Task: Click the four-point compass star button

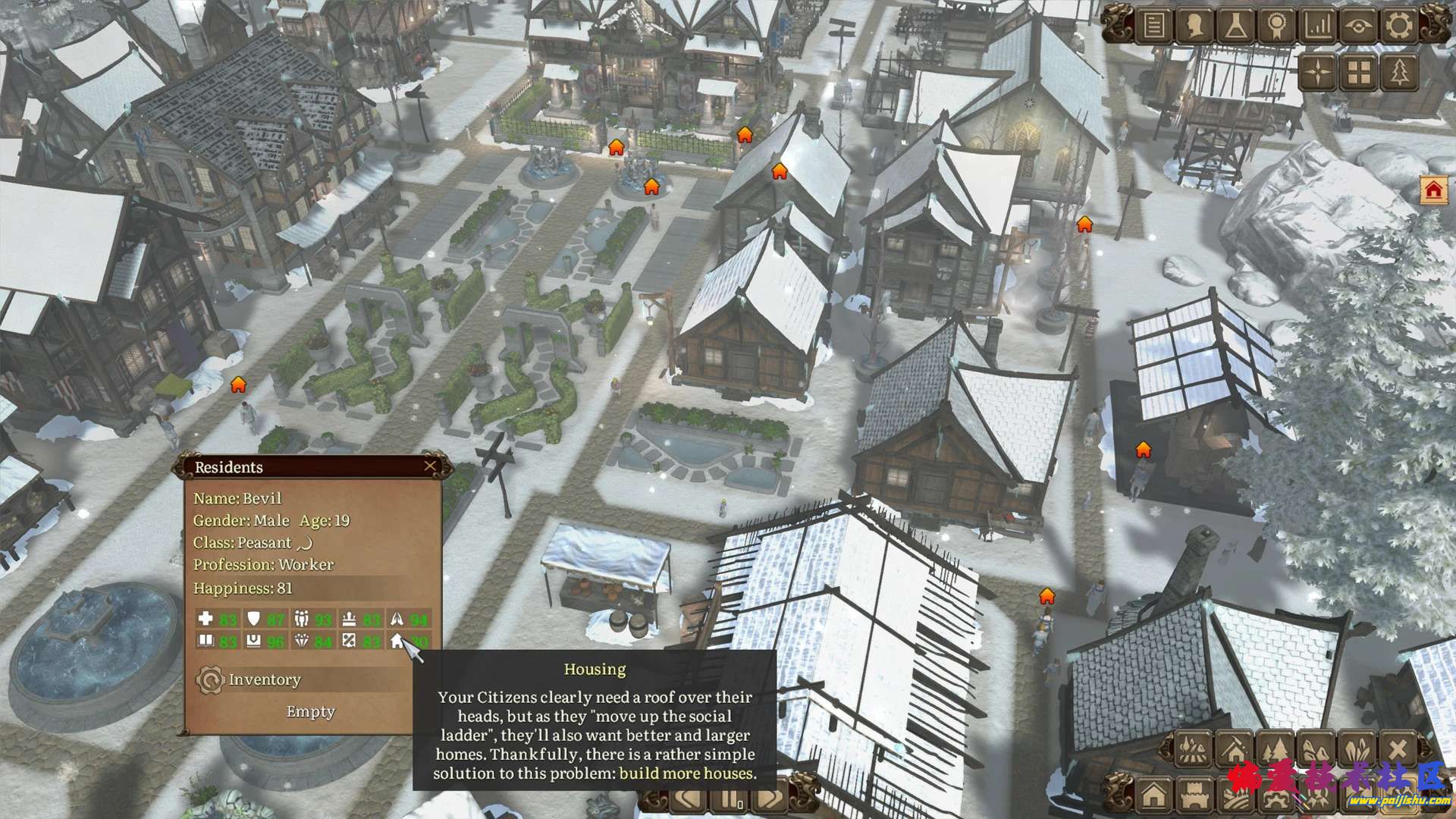Action: [1319, 73]
